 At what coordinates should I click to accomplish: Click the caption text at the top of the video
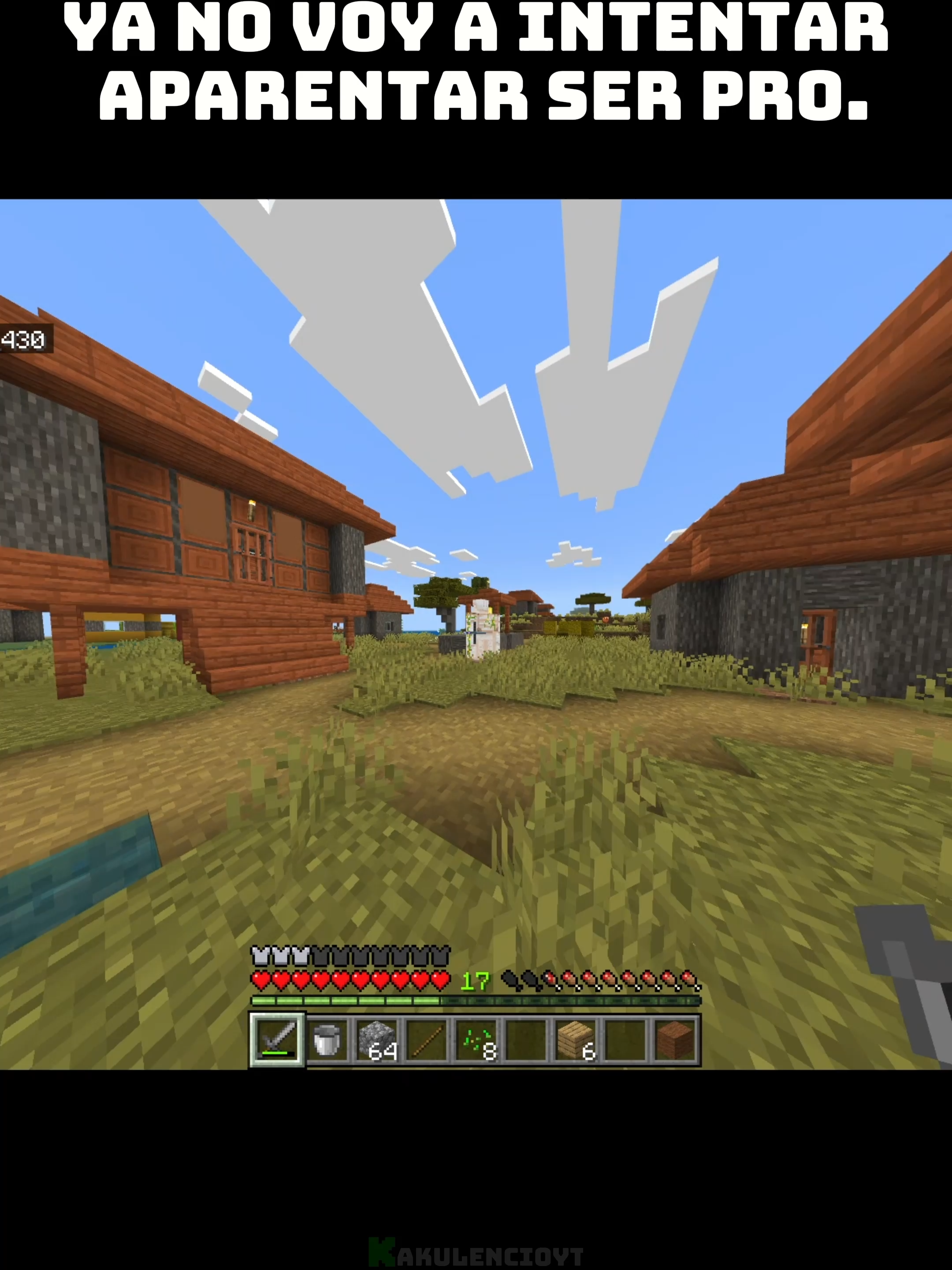pyautogui.click(x=476, y=63)
